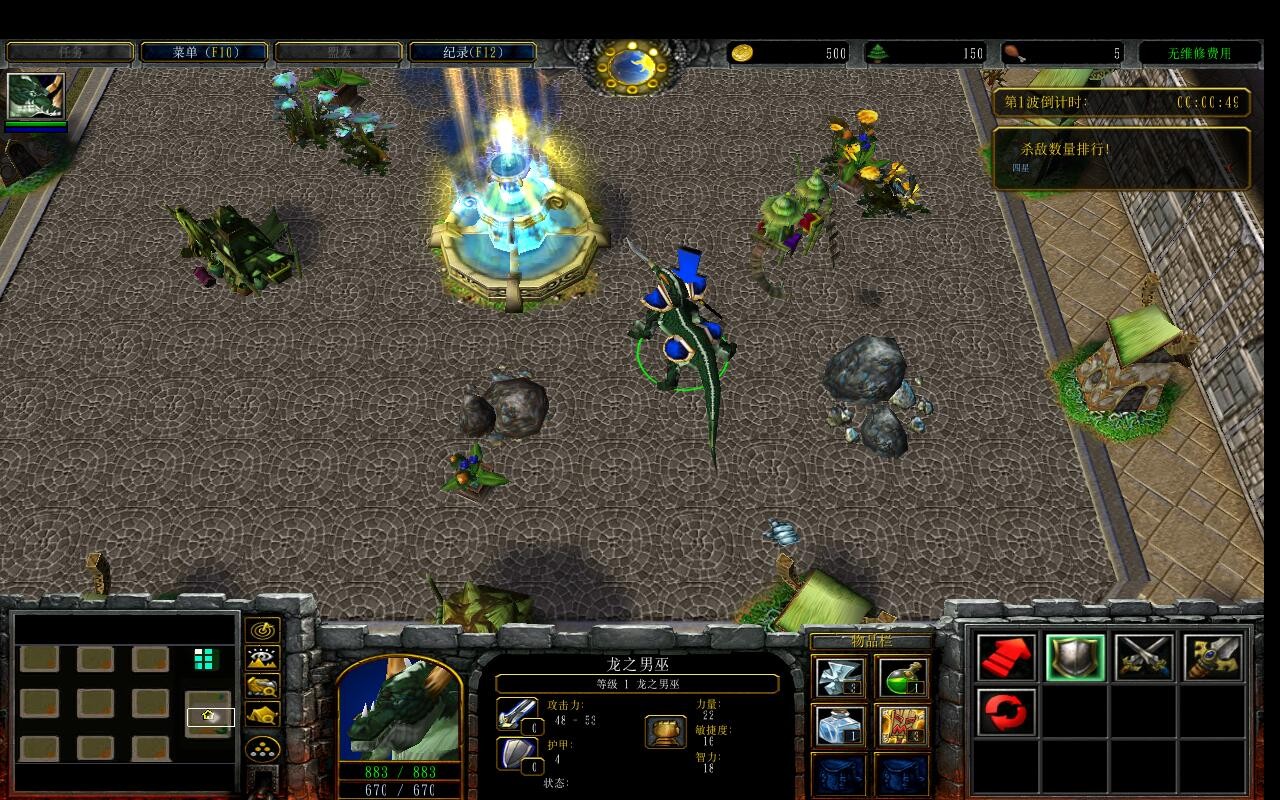
Task: Click the greyed 盟友 allies button
Action: tap(338, 52)
